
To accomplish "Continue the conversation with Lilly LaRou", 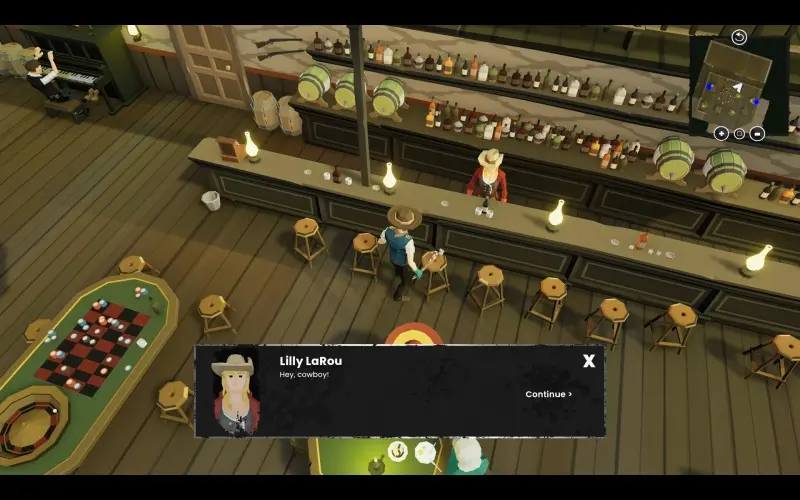I will [548, 394].
